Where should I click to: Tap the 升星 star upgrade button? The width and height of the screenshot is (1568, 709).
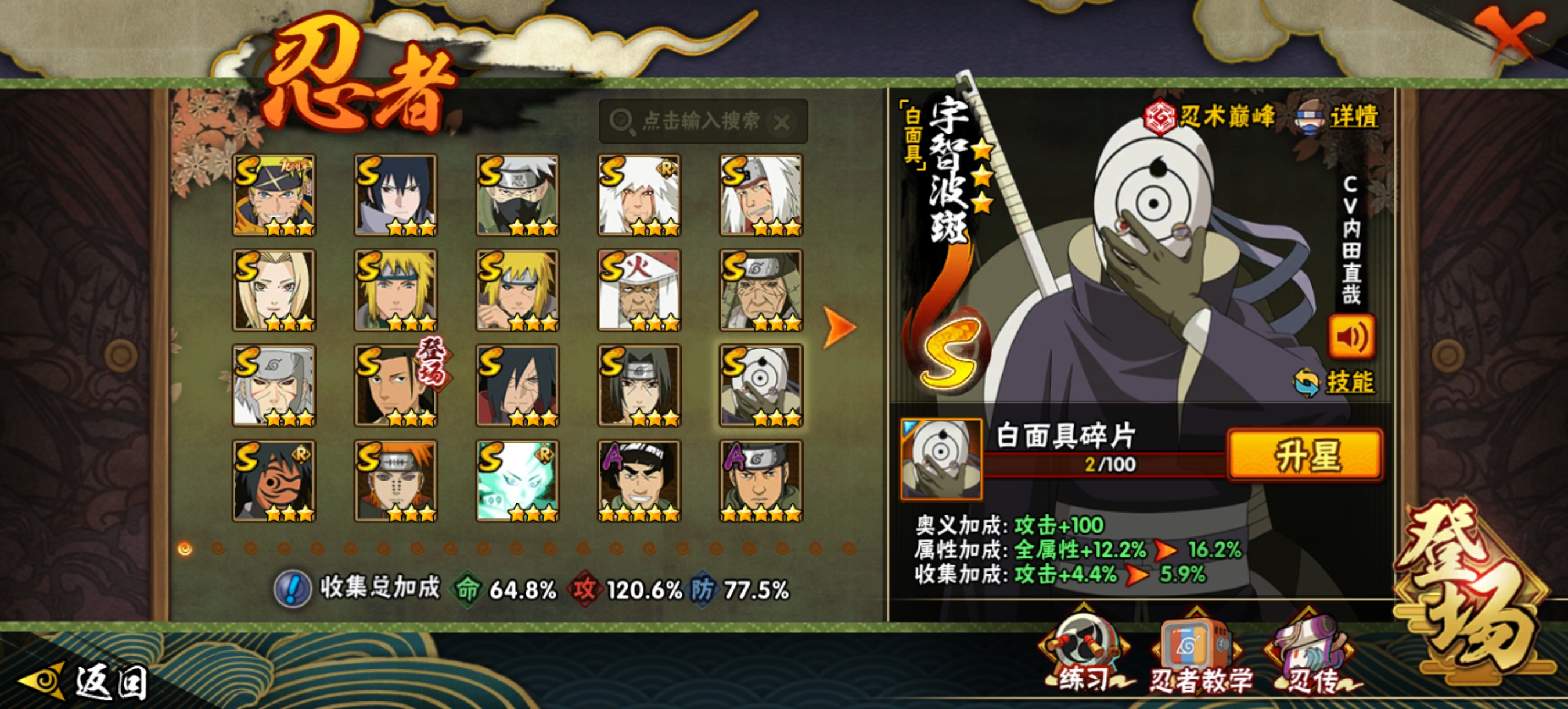(x=1305, y=456)
